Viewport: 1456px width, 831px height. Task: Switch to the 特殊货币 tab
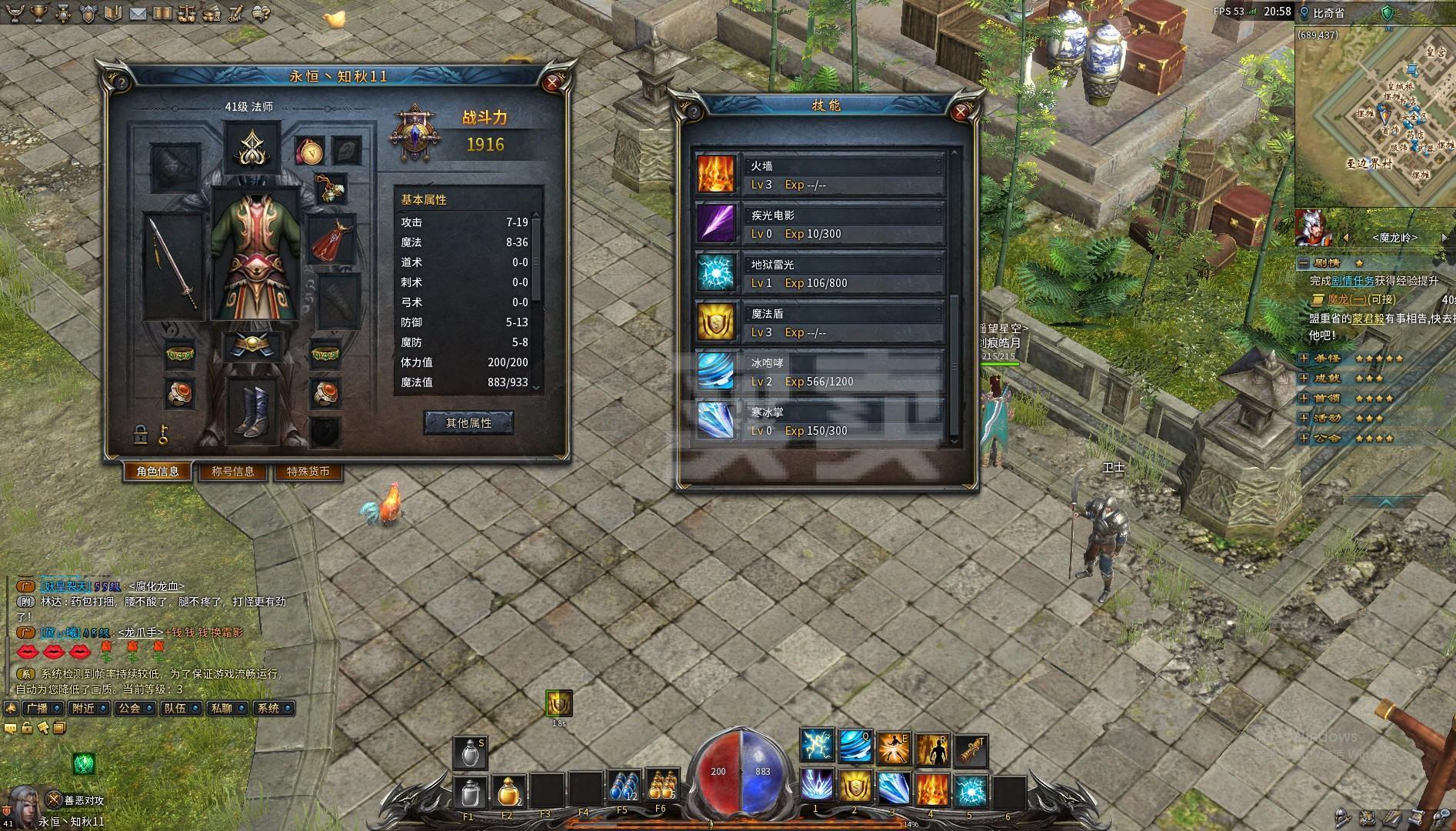tap(308, 472)
